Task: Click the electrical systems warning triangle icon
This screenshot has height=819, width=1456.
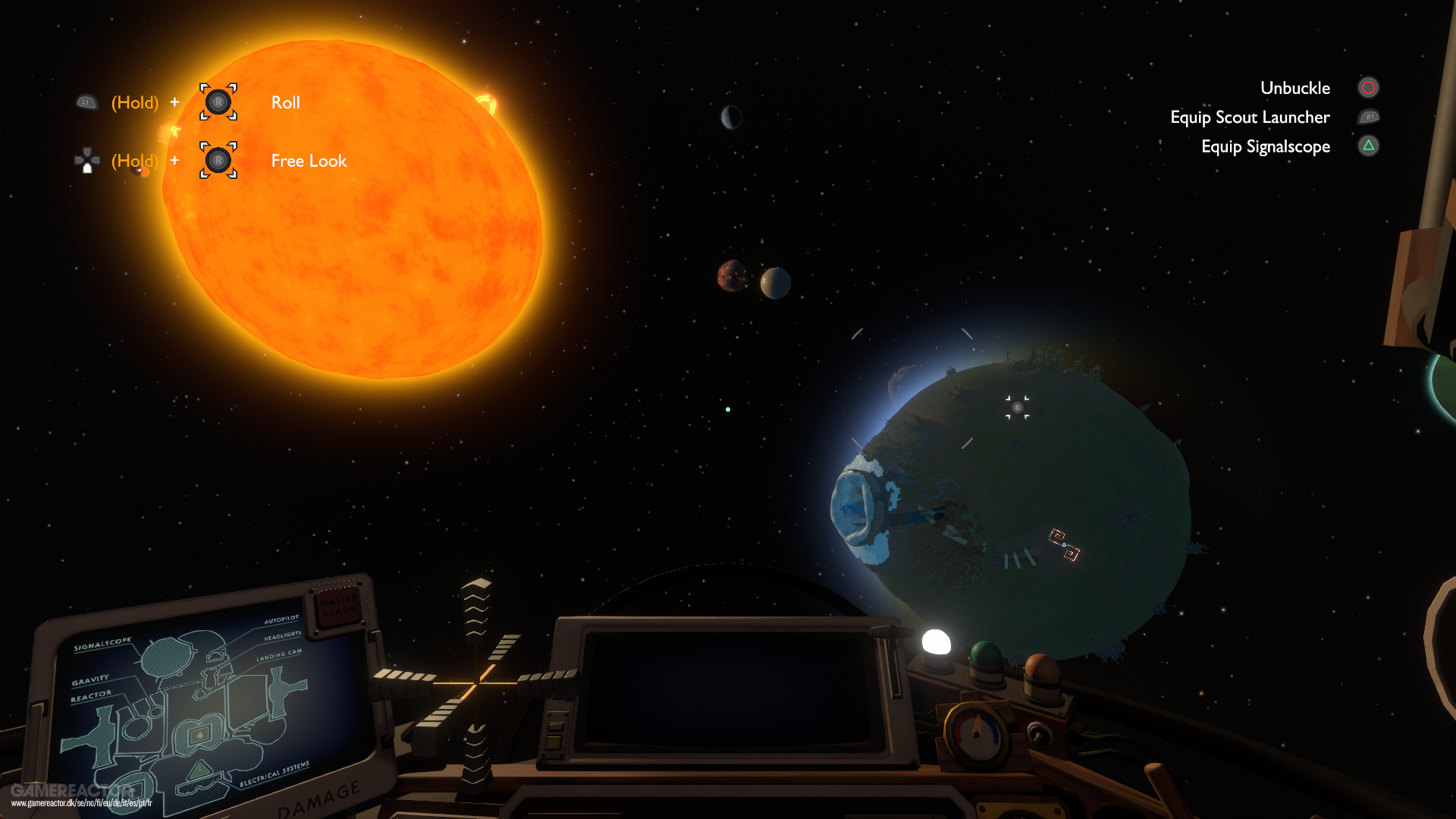Action: tap(199, 770)
